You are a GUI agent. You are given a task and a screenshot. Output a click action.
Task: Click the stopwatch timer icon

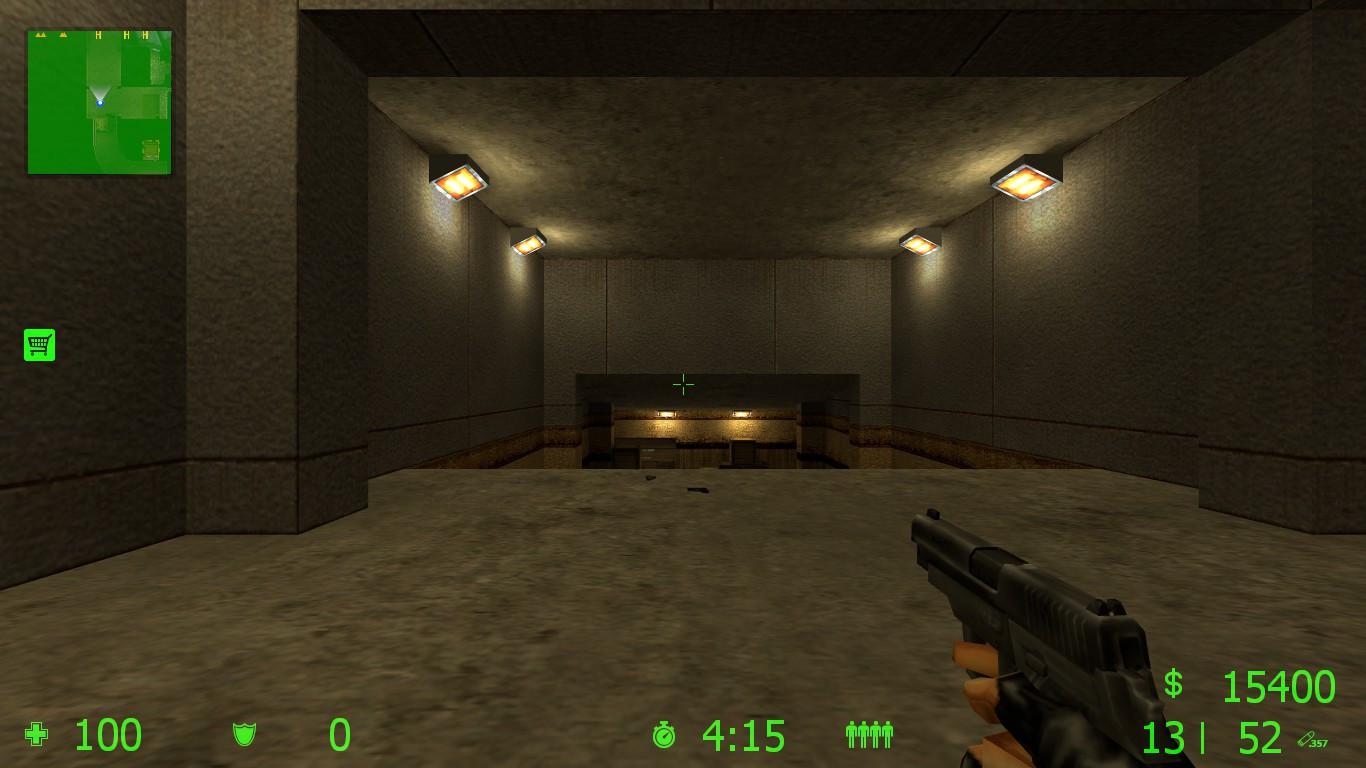[664, 736]
